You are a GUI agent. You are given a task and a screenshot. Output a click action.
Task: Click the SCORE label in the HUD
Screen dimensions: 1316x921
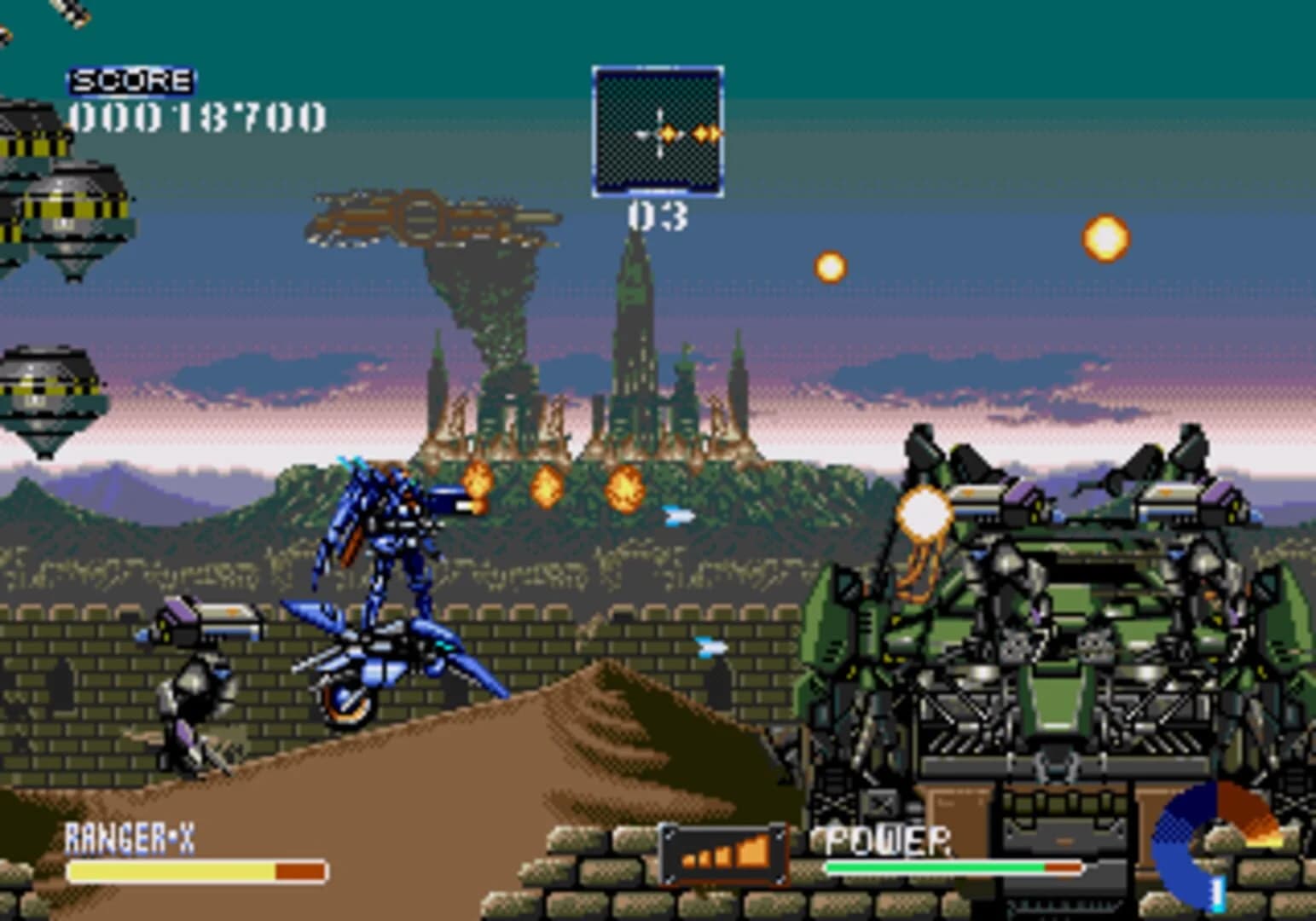point(130,82)
